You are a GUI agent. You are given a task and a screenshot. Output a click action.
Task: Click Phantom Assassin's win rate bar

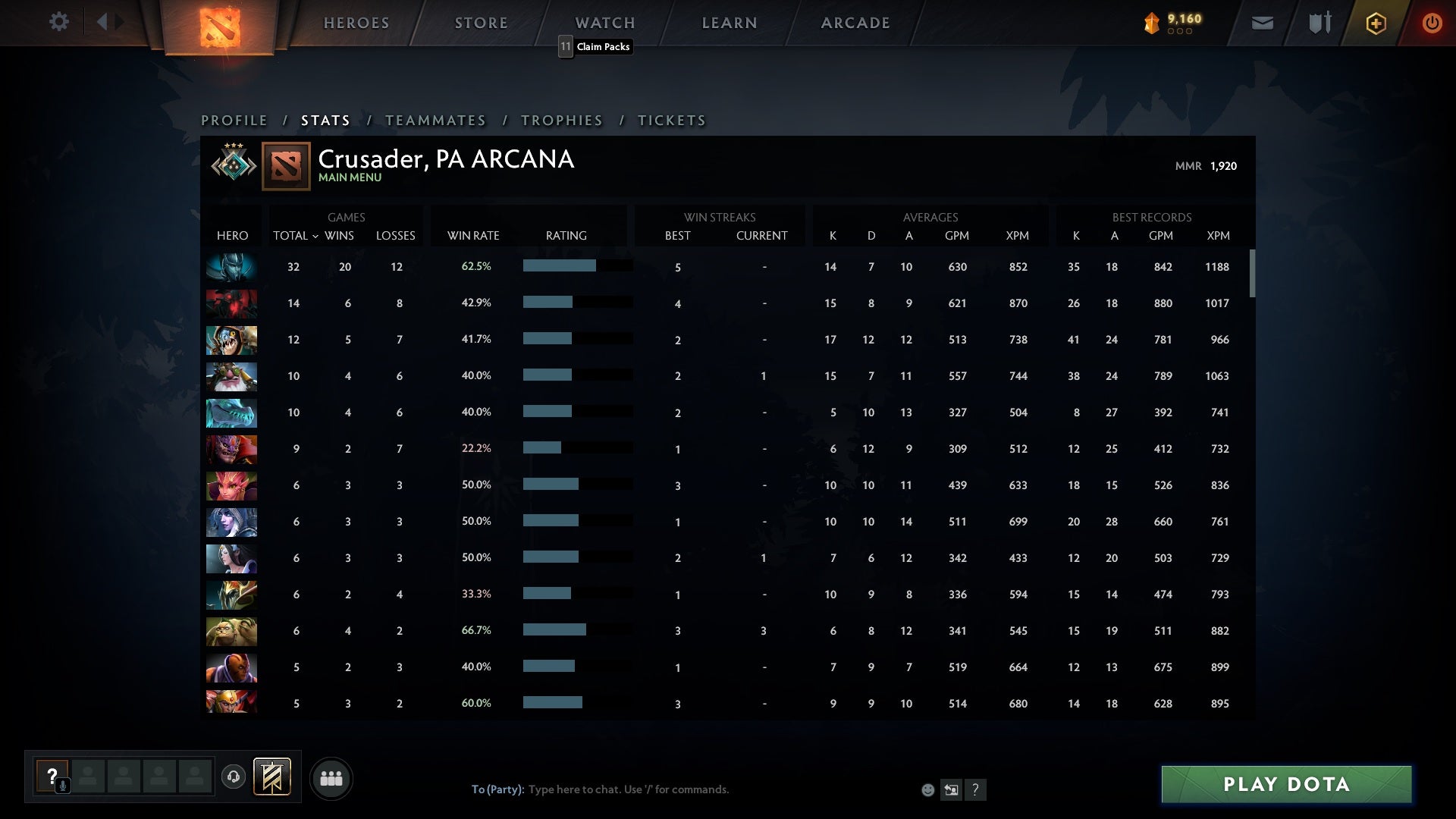(x=576, y=266)
